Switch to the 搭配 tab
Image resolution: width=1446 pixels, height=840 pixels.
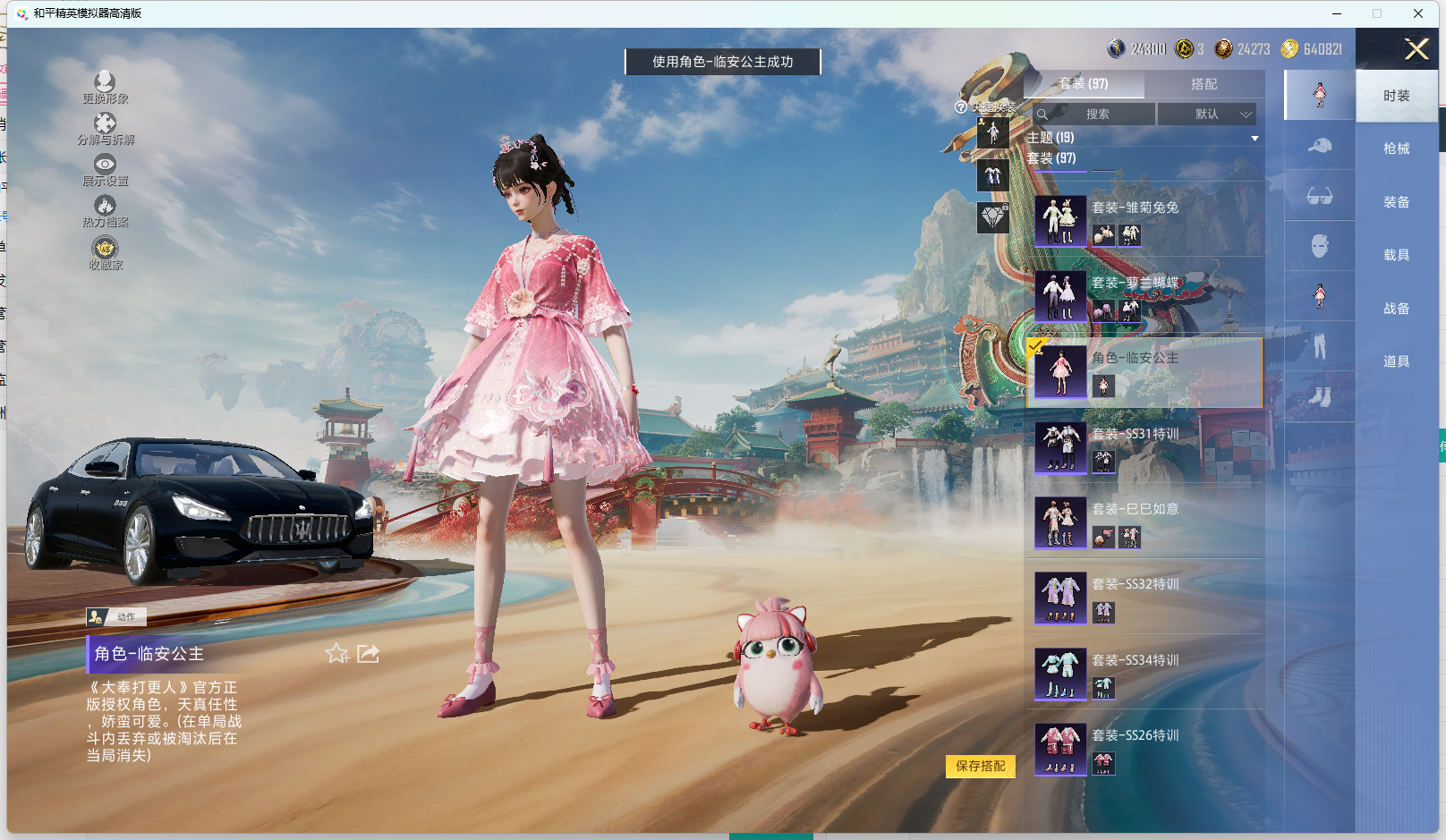tap(1204, 84)
